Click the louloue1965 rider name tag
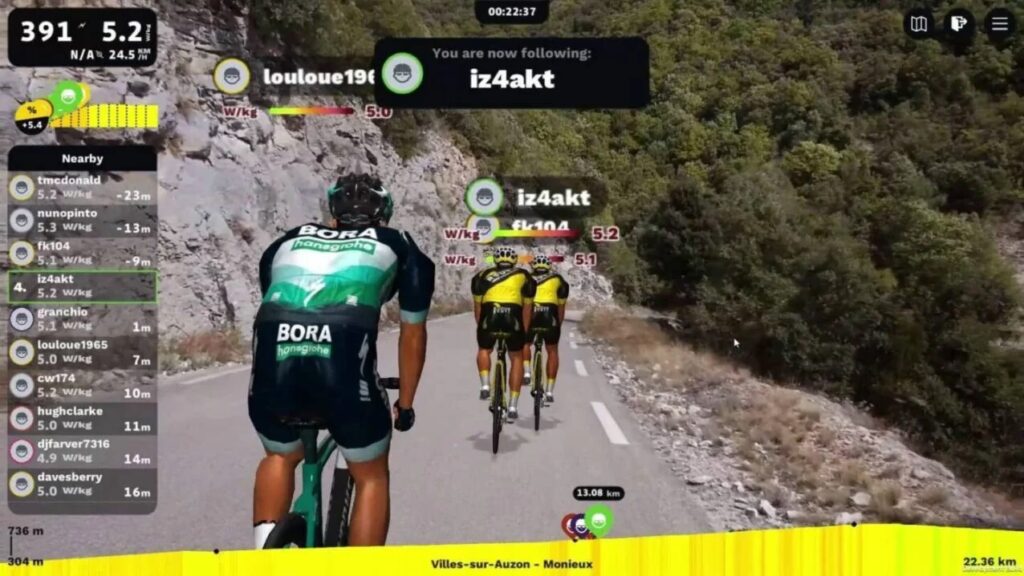 [318, 76]
